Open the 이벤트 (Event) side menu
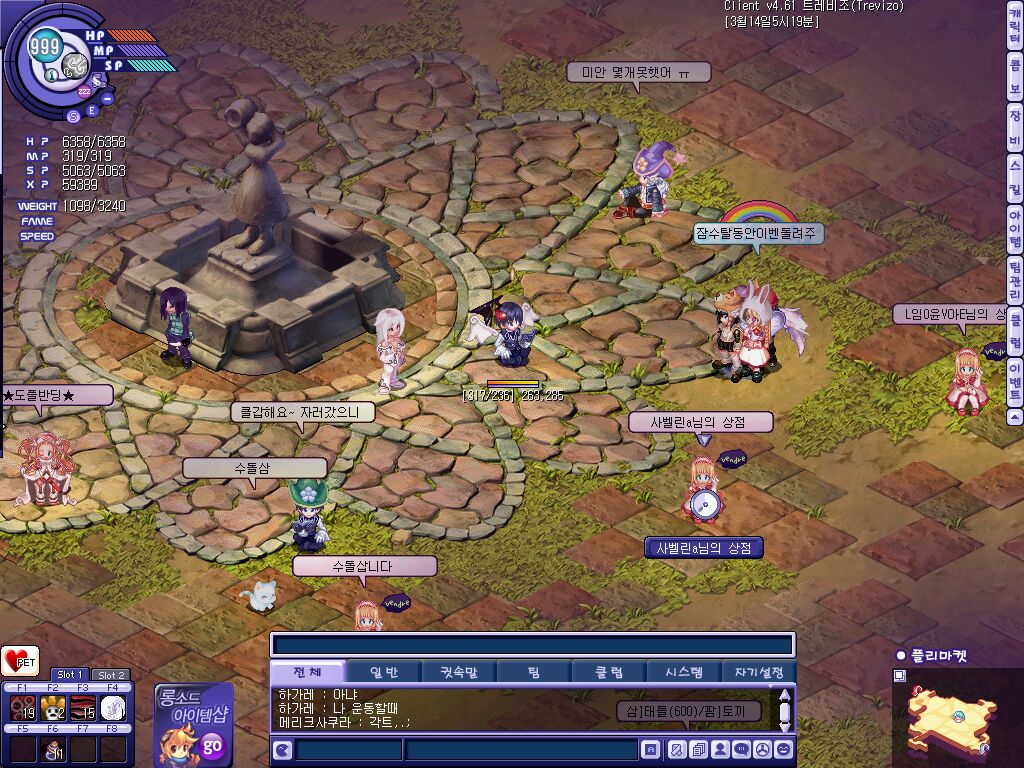 [x=1014, y=380]
